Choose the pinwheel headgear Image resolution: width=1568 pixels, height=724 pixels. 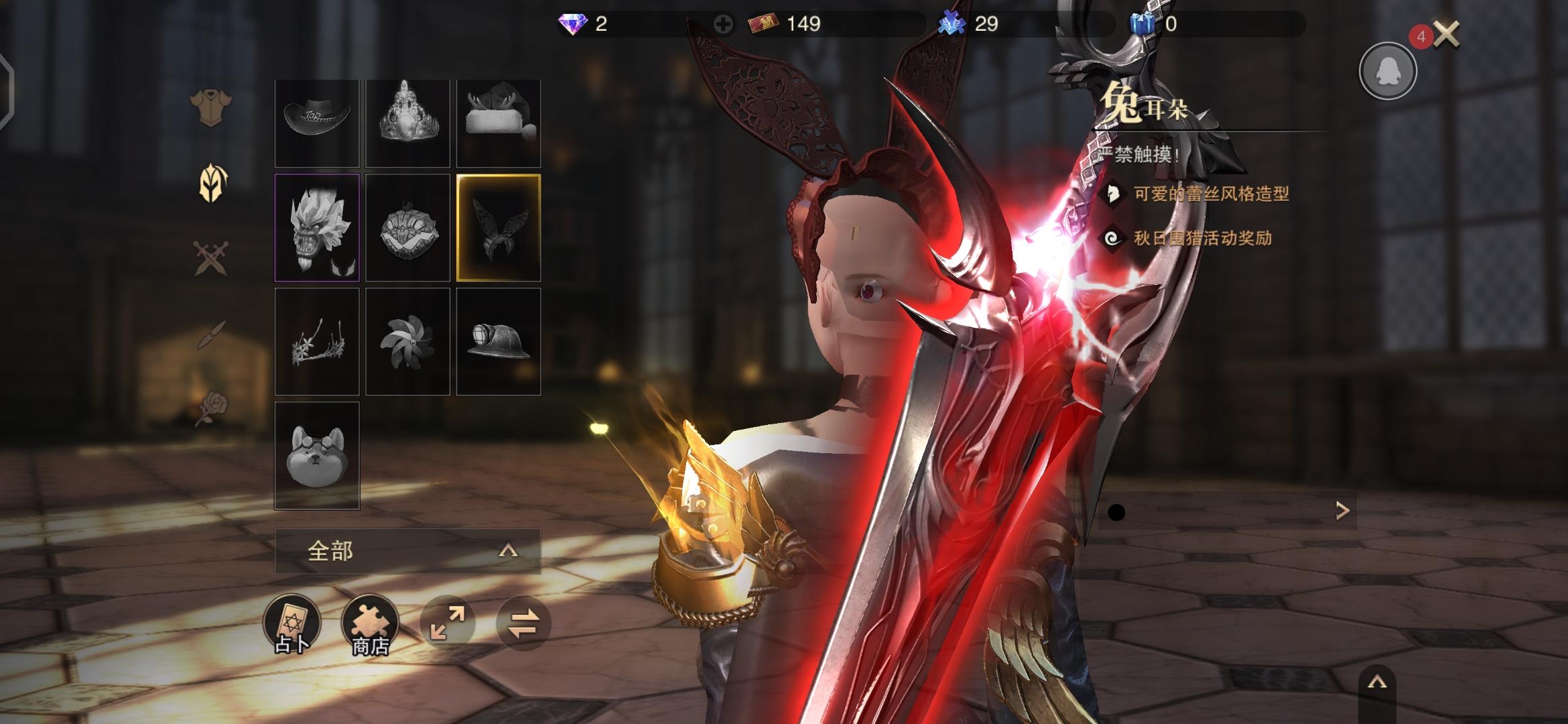(x=407, y=341)
